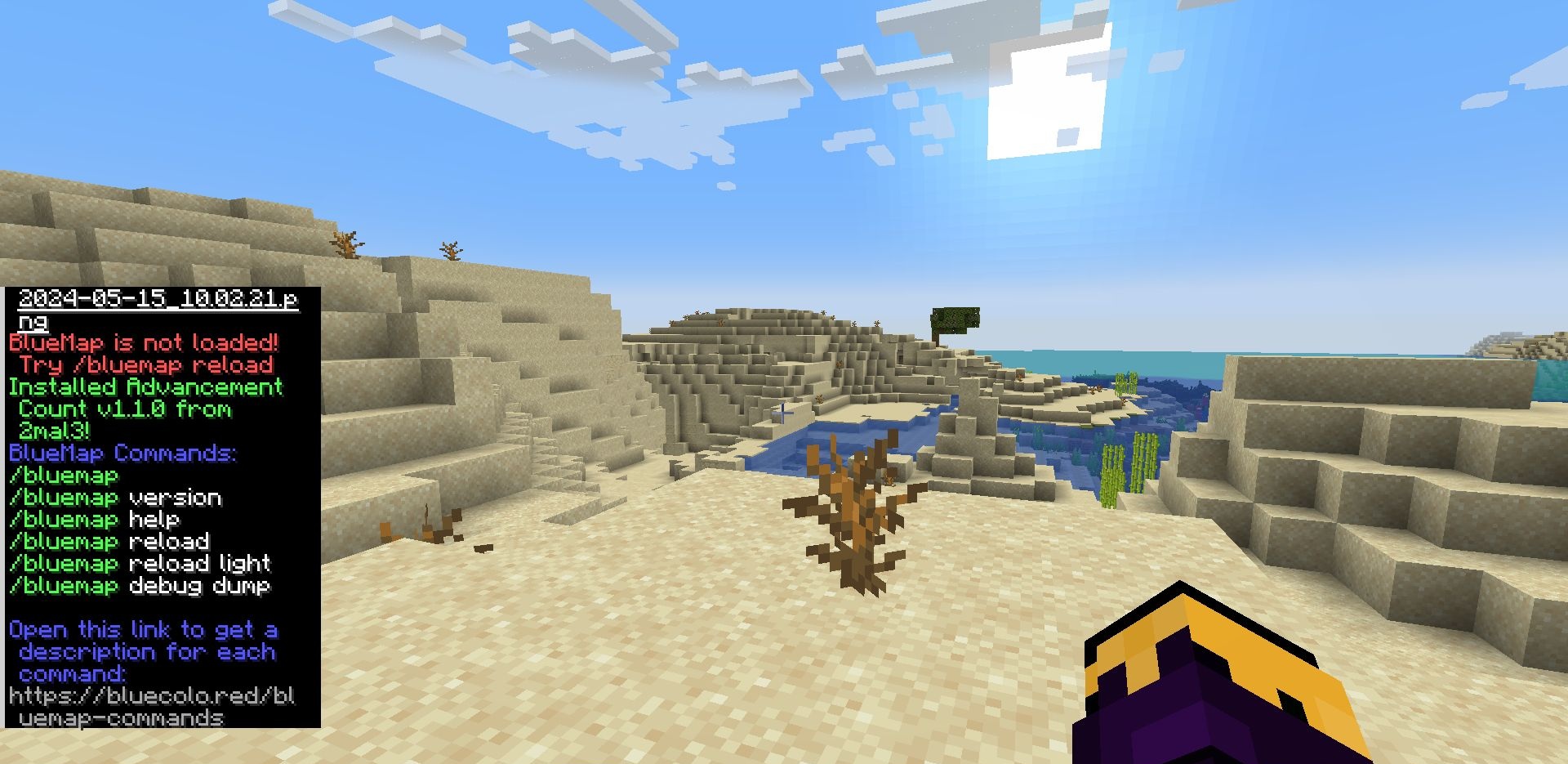Image resolution: width=1568 pixels, height=764 pixels.
Task: Choose the /bluemap help command line
Action: tap(94, 520)
